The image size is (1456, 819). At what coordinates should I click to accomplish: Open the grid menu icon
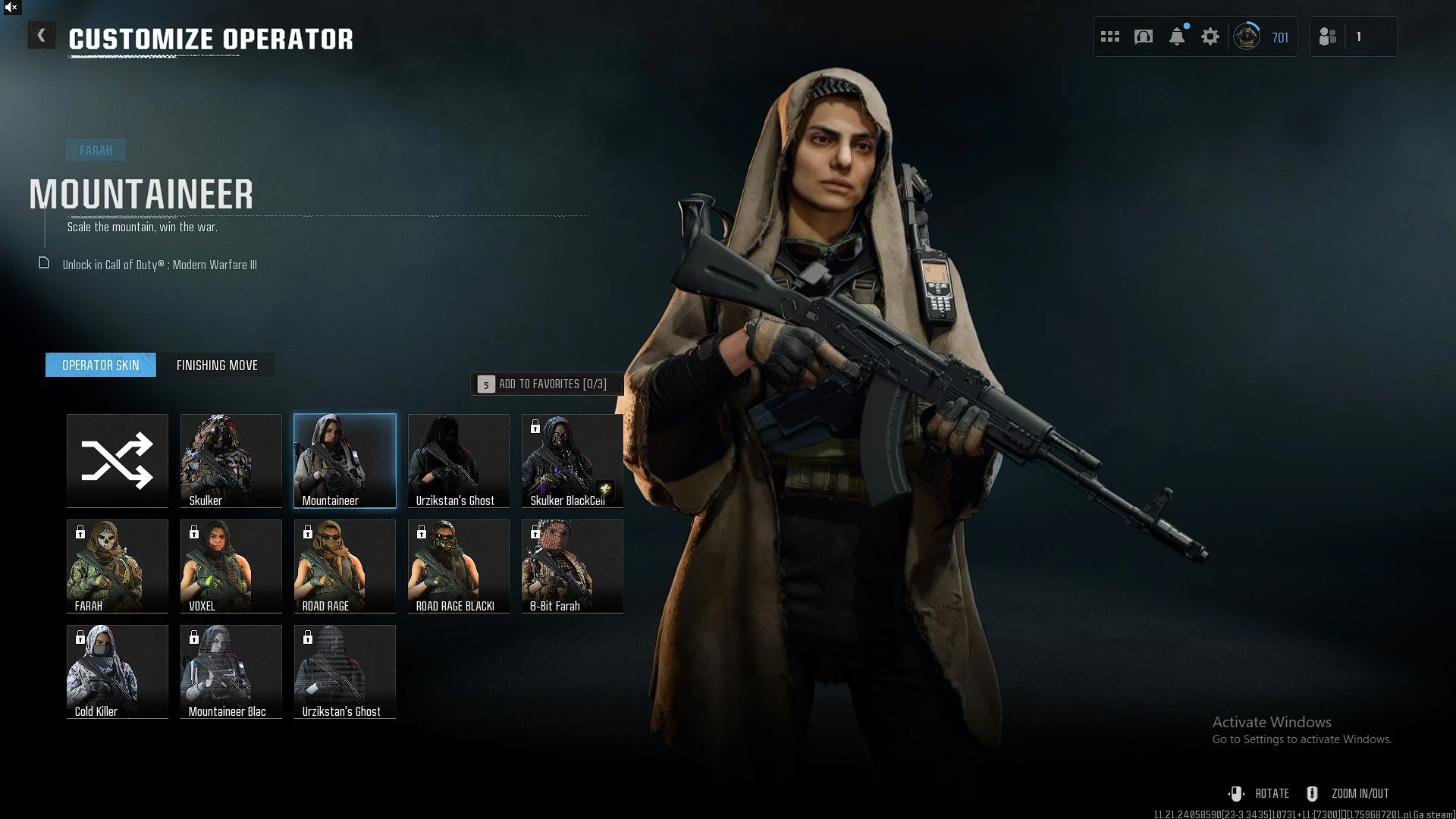1110,36
